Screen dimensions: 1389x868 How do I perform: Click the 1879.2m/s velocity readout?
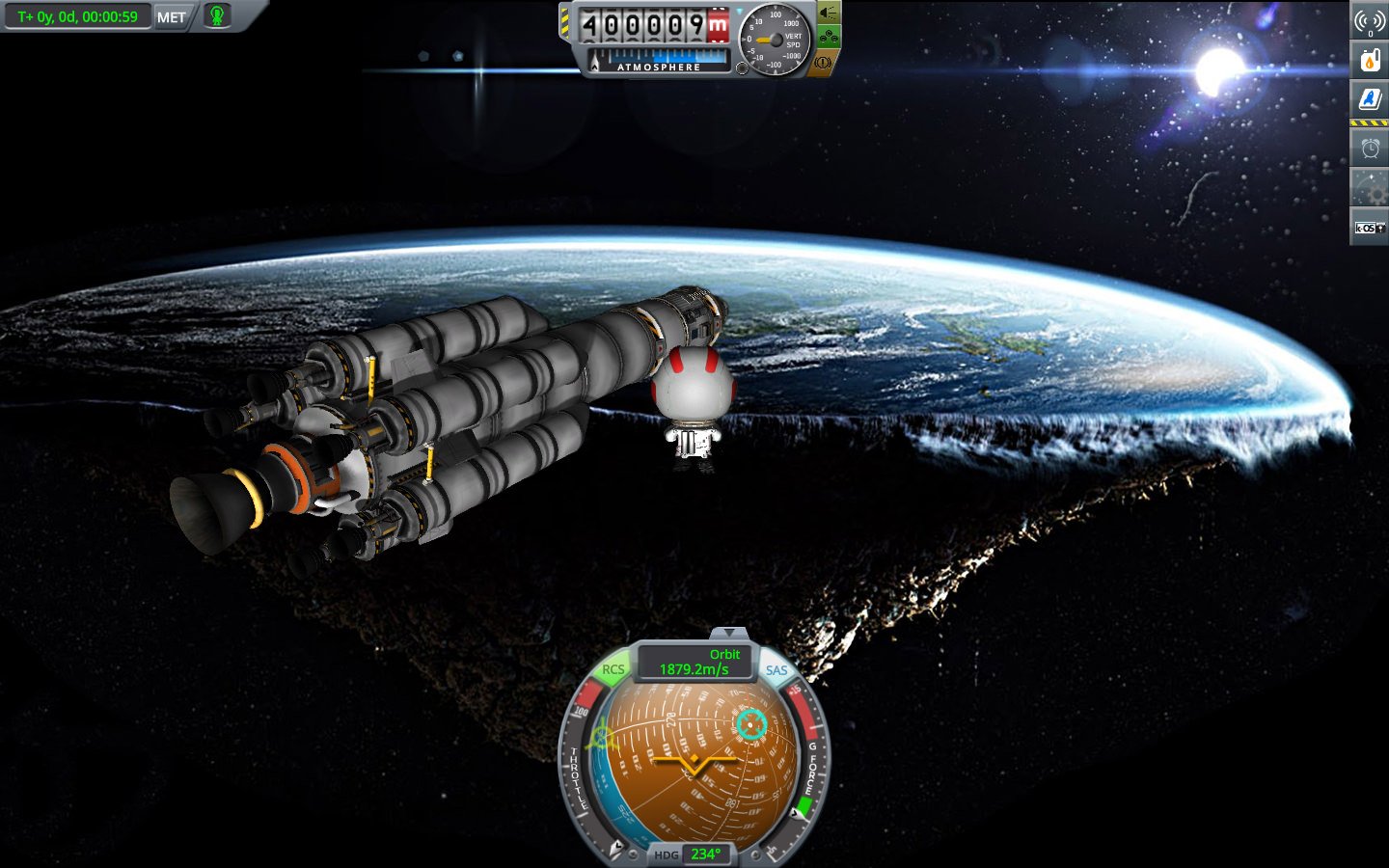pyautogui.click(x=692, y=667)
